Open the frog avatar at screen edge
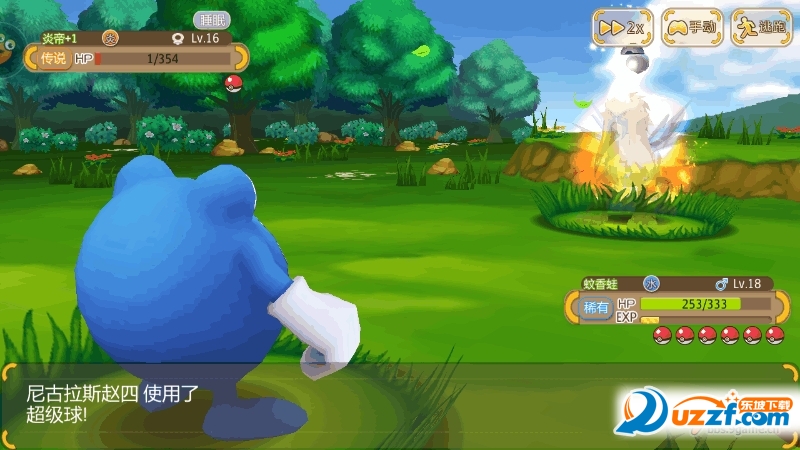Screen dimensions: 800x450 (8, 44)
